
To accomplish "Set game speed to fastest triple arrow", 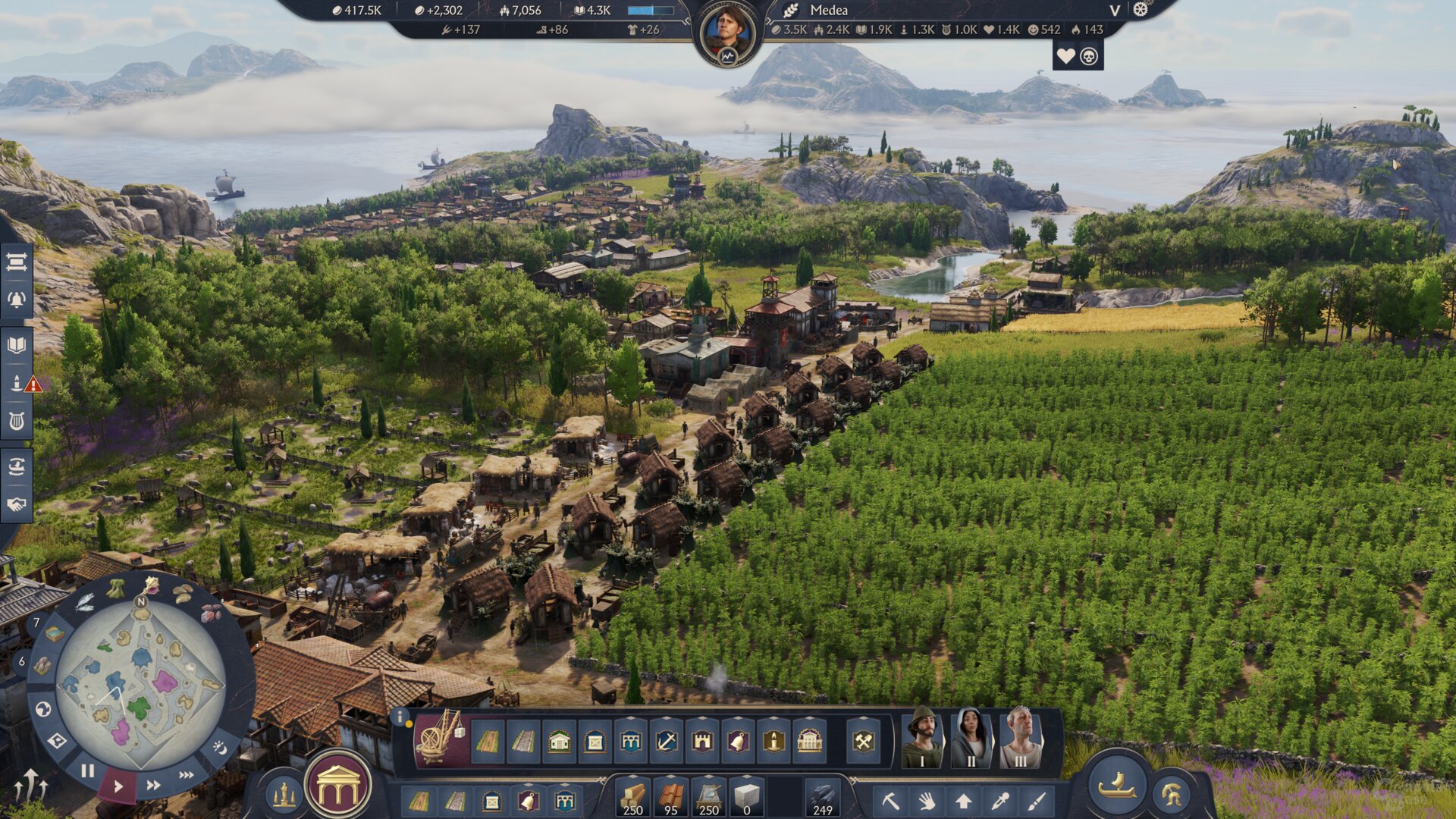I will (x=187, y=775).
